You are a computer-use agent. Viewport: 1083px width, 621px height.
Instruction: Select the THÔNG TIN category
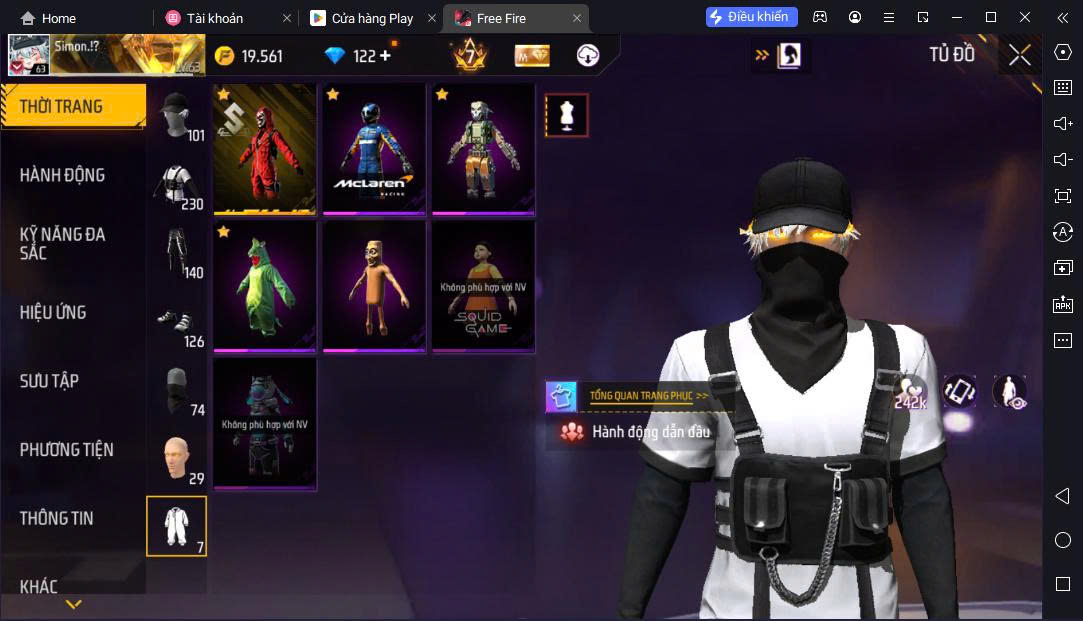click(56, 518)
